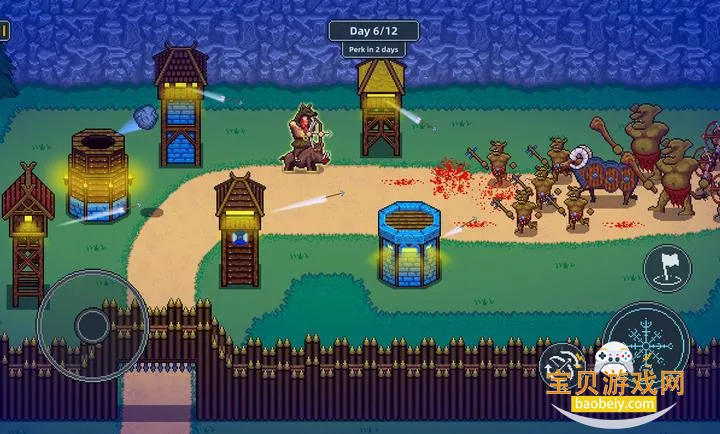
Task: Tap the white flag rally button
Action: (x=667, y=267)
